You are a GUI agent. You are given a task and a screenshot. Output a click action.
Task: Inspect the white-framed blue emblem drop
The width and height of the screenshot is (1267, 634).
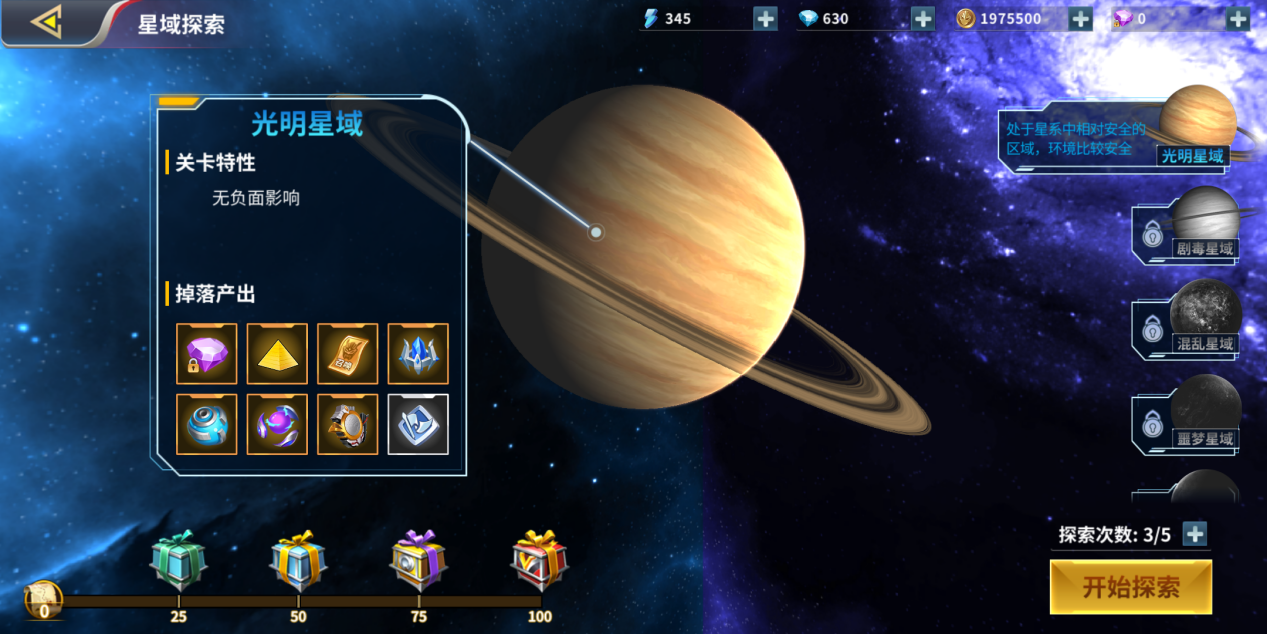418,424
